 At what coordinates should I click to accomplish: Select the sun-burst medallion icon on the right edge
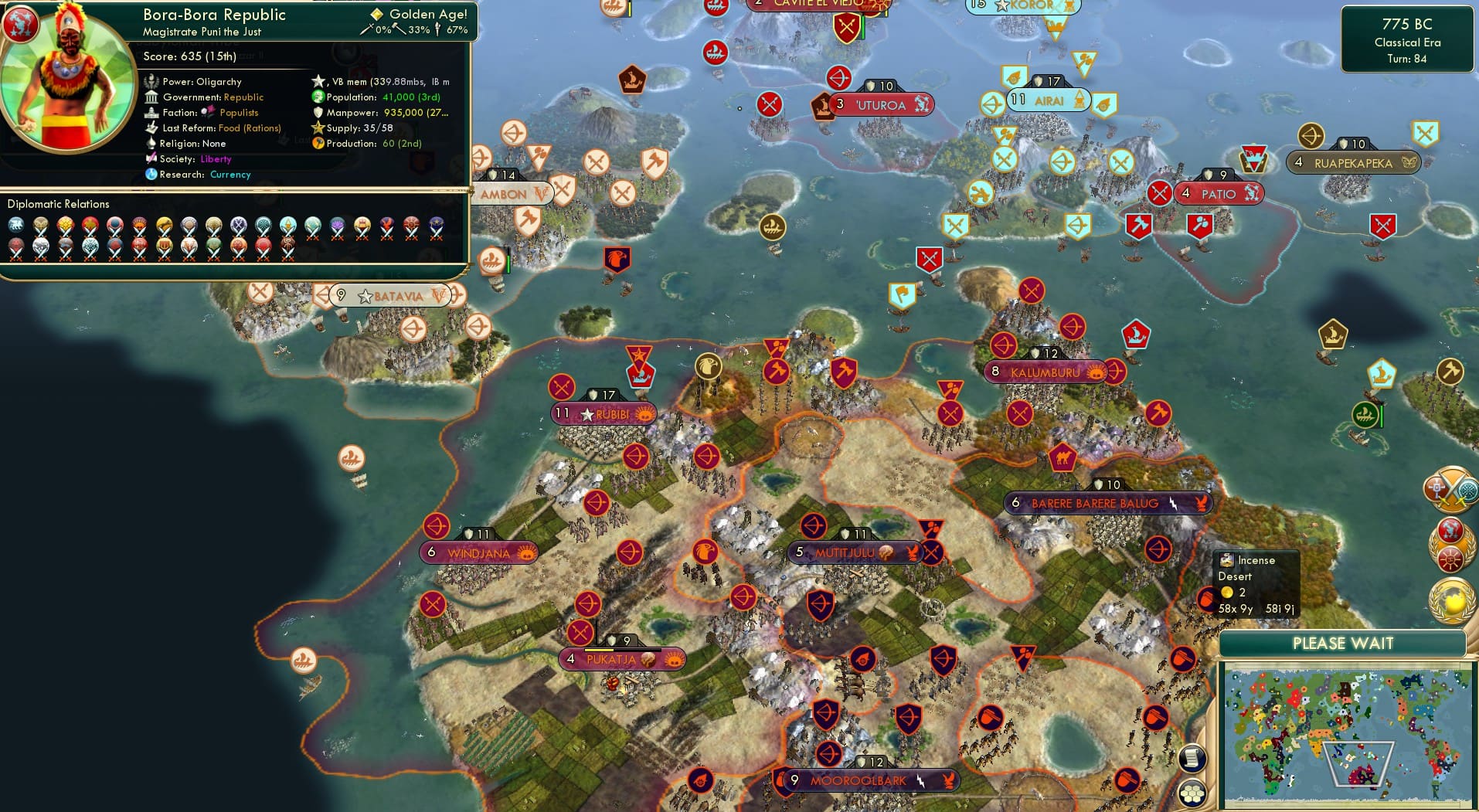click(x=1450, y=560)
